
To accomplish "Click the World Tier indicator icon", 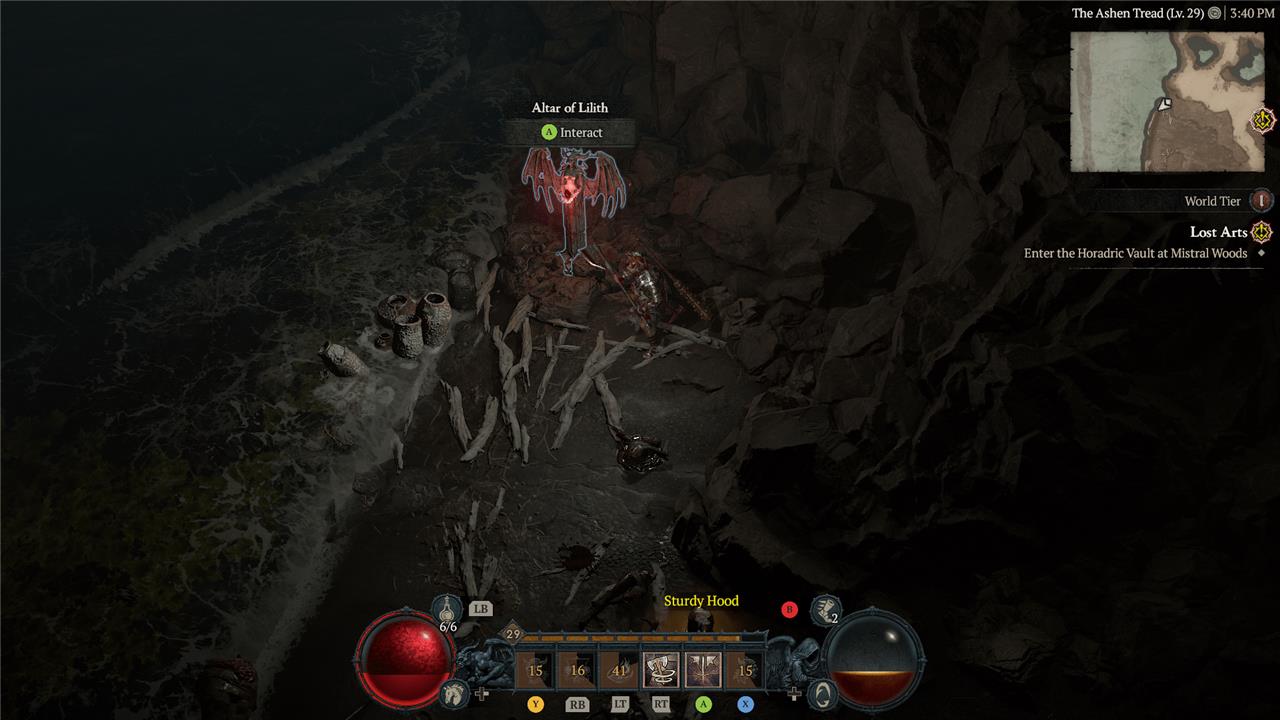I will (x=1262, y=201).
